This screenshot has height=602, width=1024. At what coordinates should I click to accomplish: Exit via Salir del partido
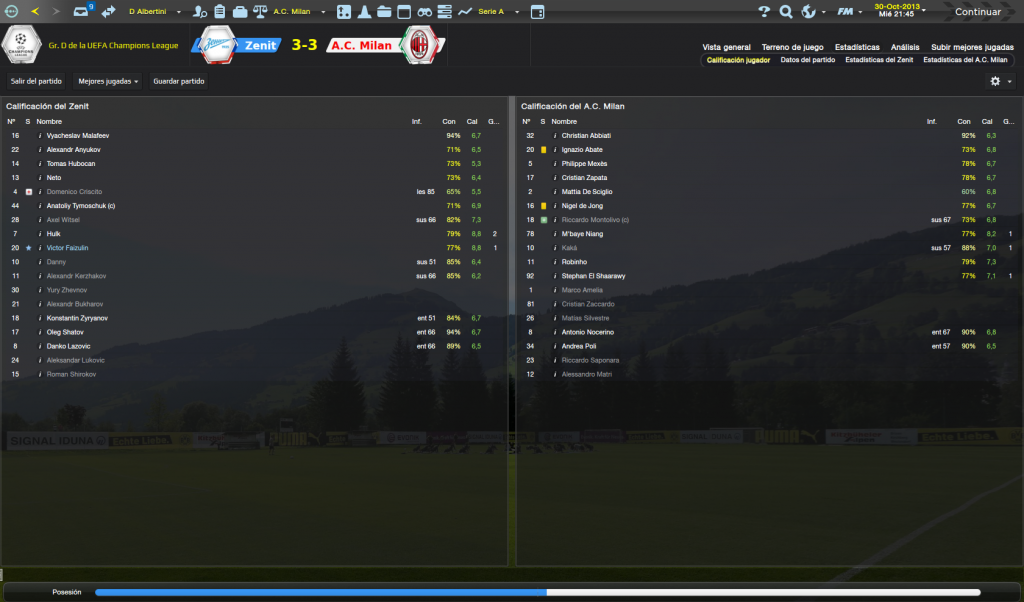tap(36, 81)
